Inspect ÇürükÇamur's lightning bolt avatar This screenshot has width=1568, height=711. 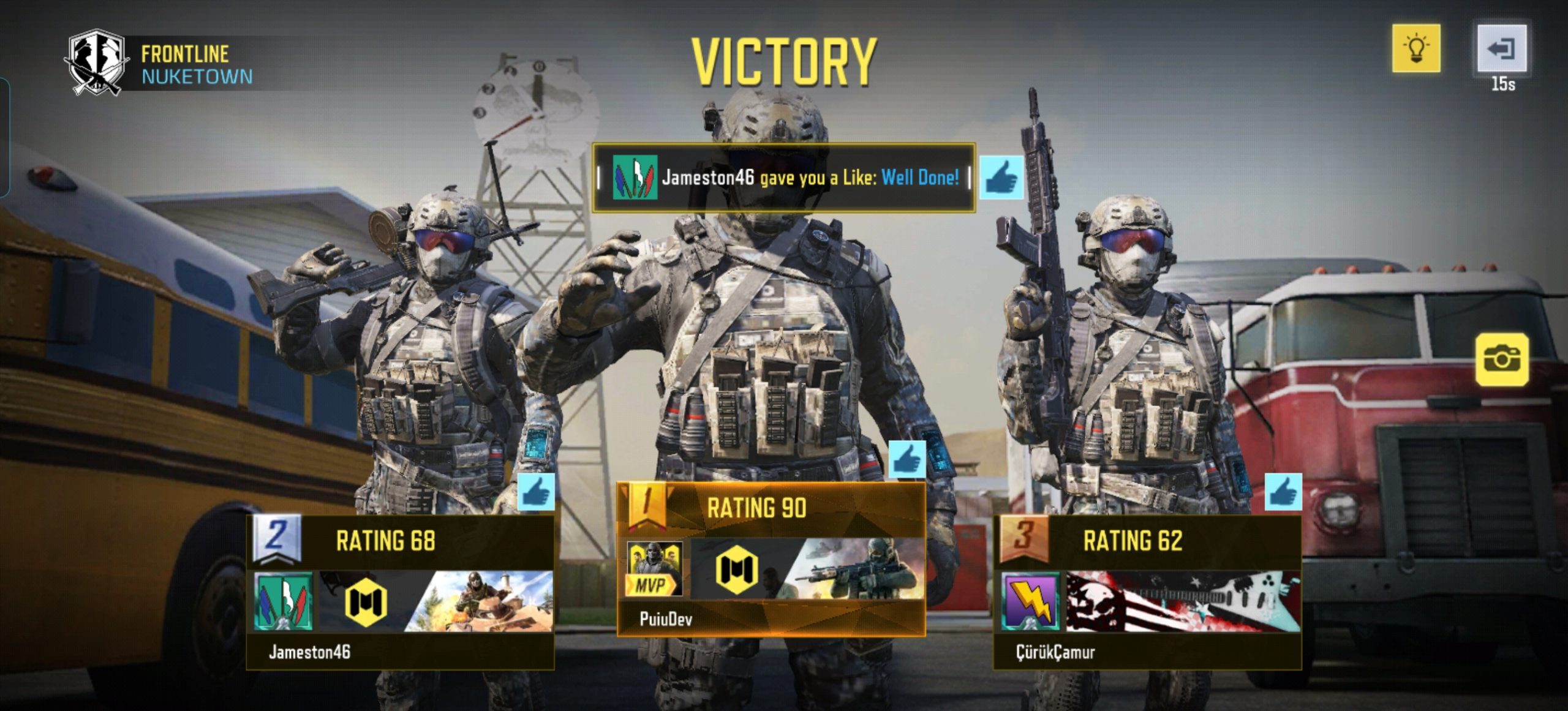tap(1030, 601)
